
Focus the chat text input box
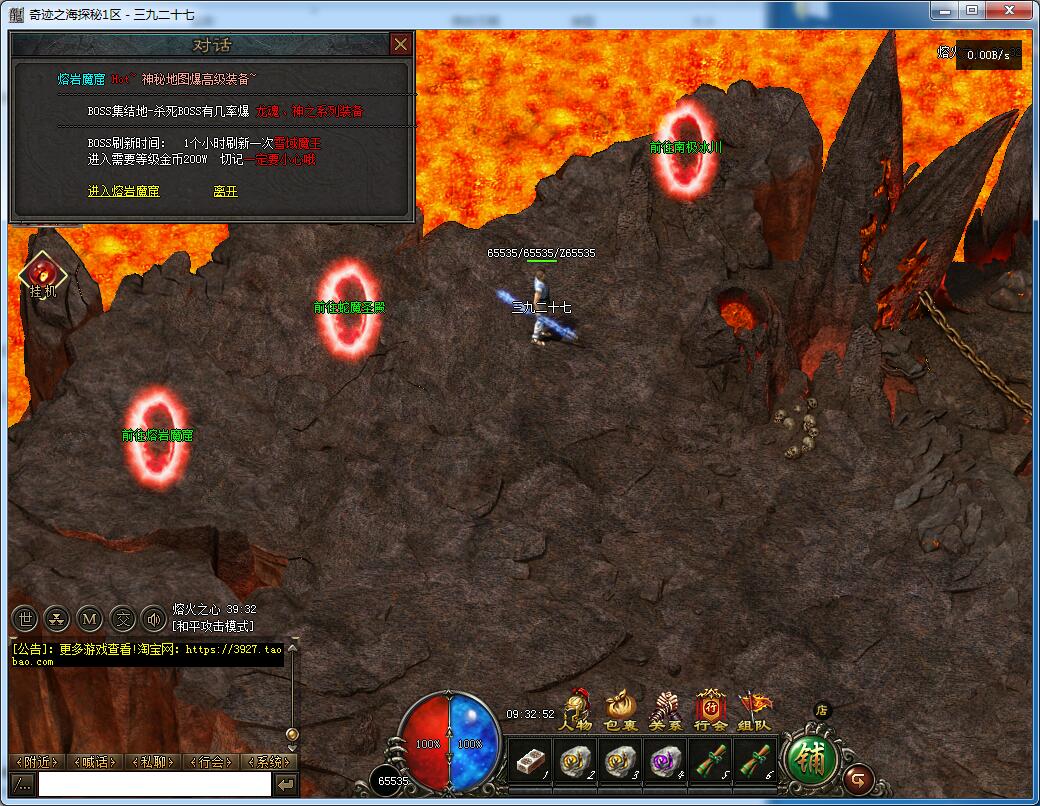click(154, 785)
